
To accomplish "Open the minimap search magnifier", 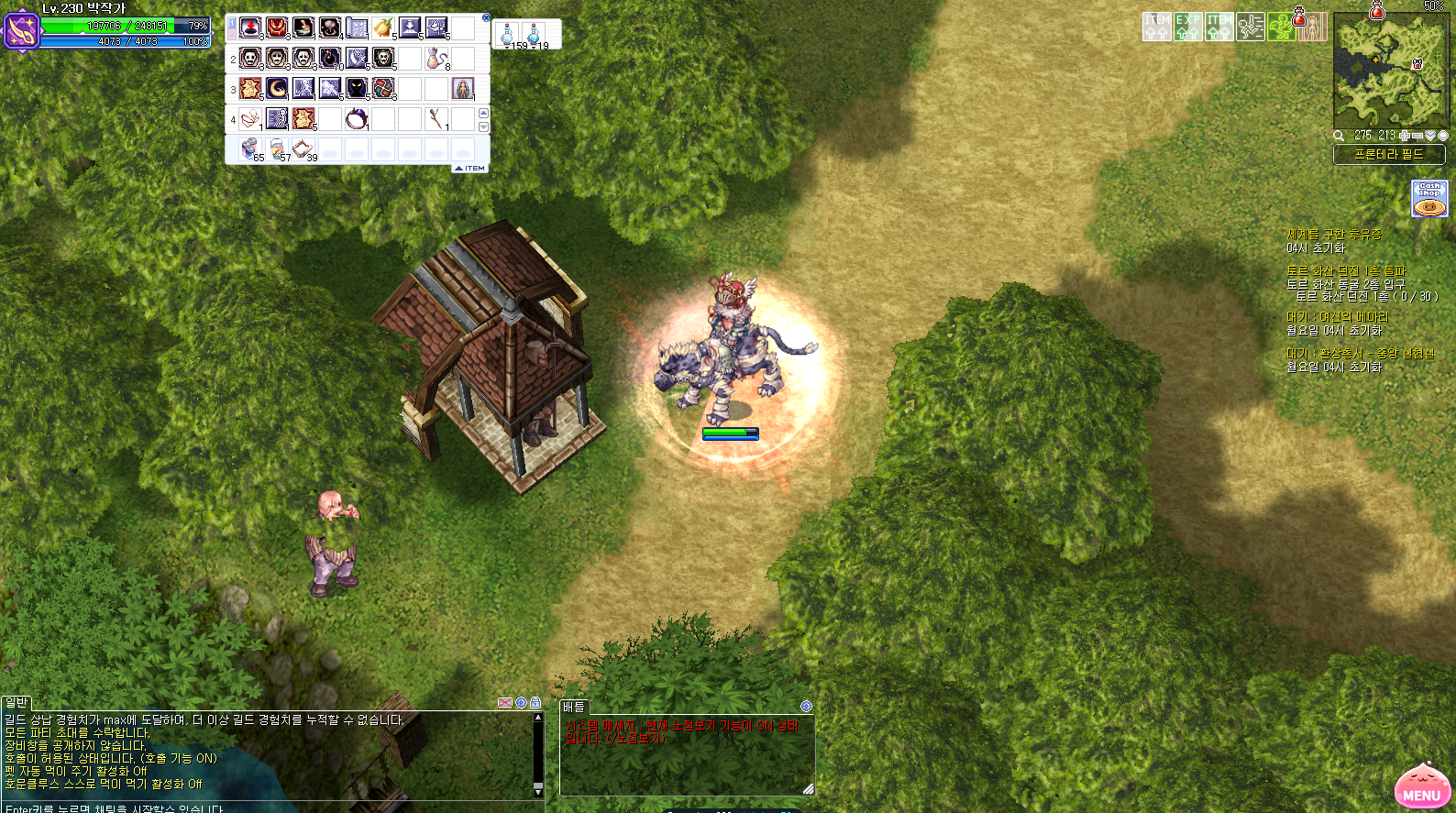I will 1339,136.
